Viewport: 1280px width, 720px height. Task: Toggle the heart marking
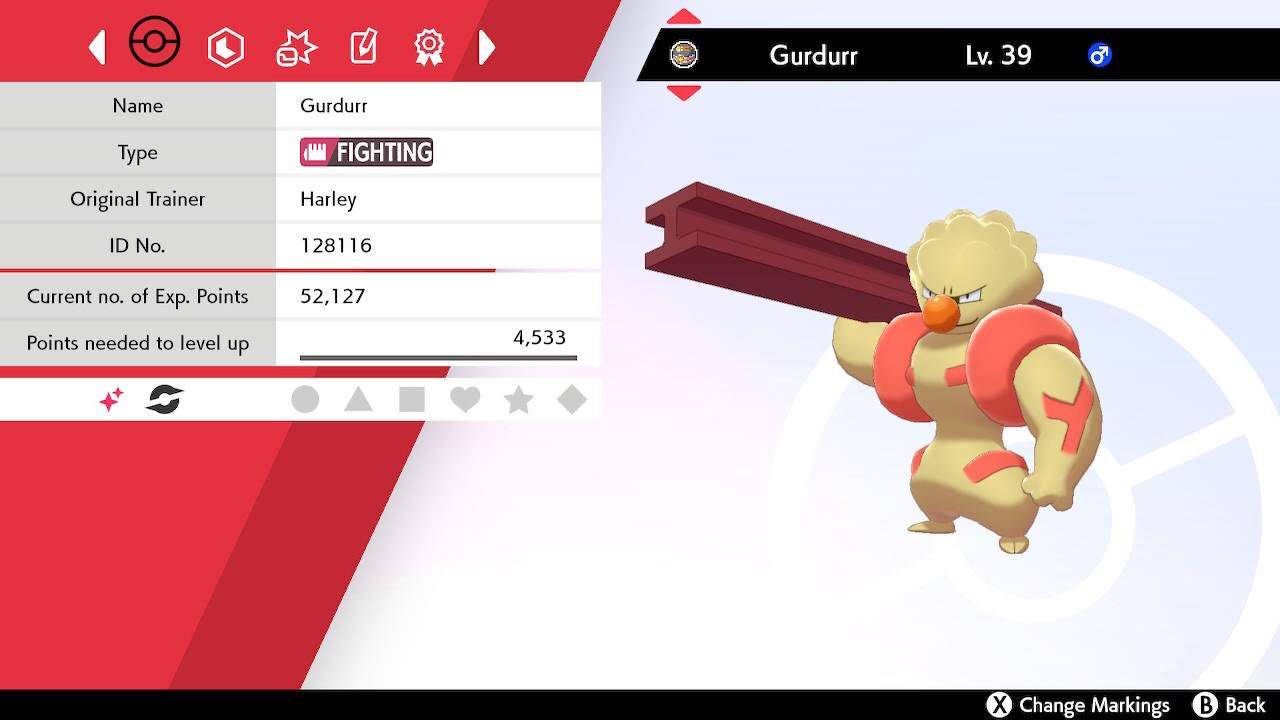pyautogui.click(x=464, y=398)
